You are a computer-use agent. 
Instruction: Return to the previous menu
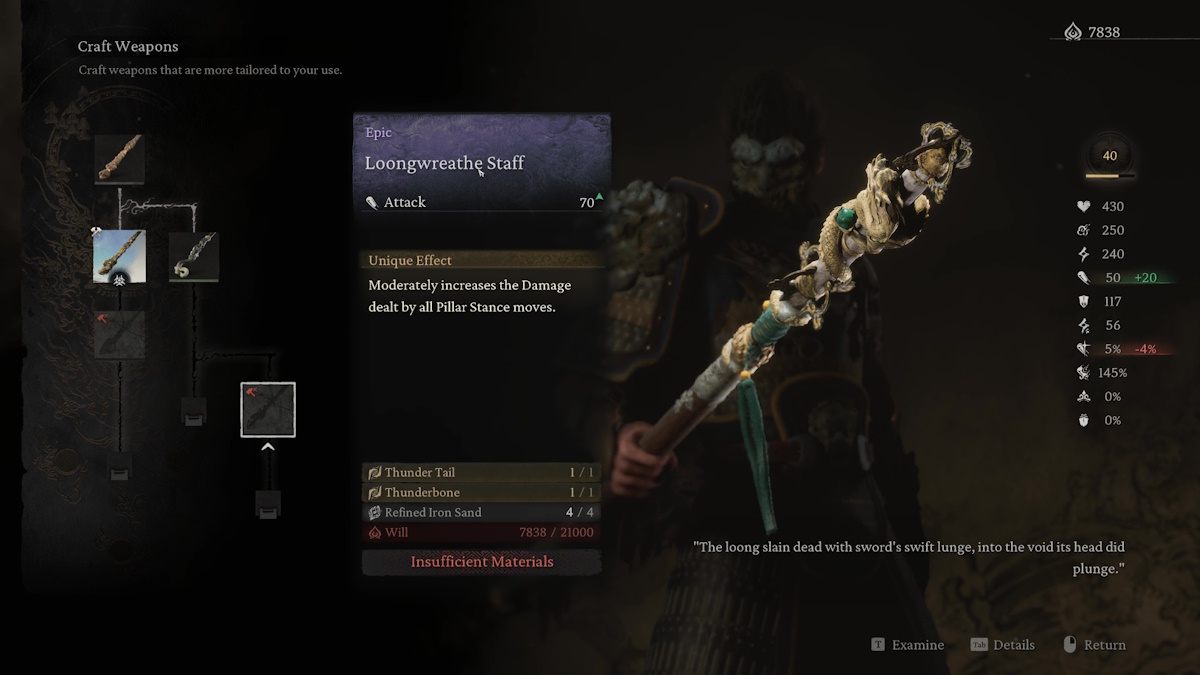click(x=1094, y=645)
